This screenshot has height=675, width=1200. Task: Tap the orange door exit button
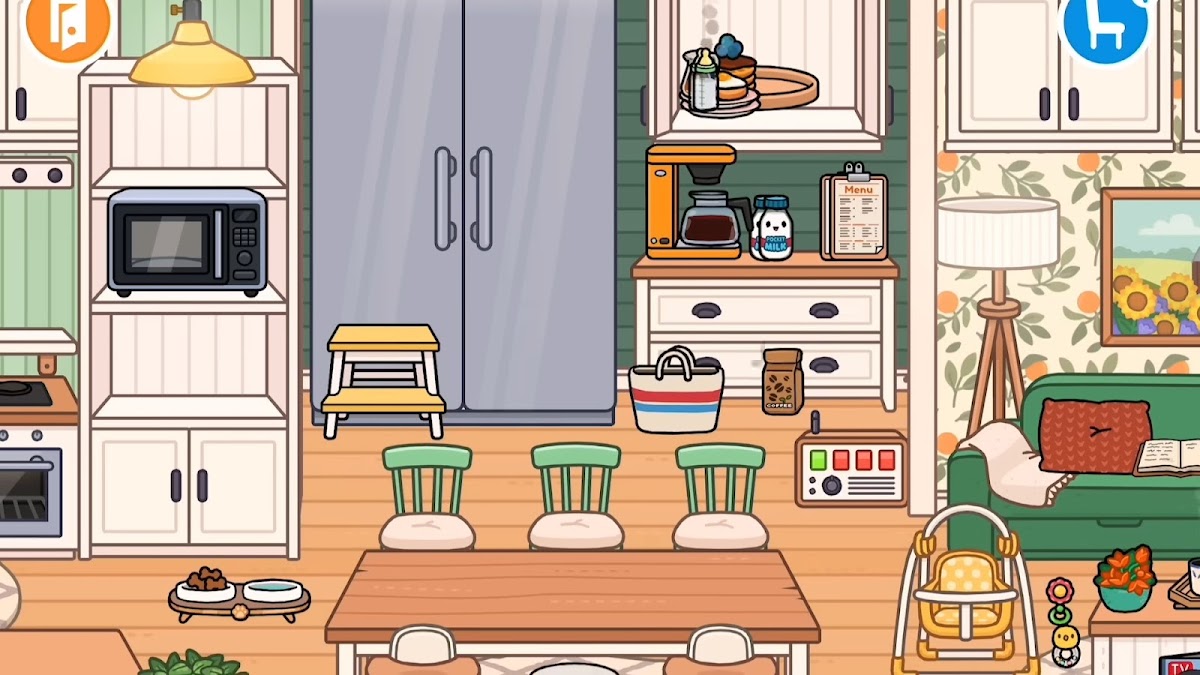pyautogui.click(x=67, y=26)
